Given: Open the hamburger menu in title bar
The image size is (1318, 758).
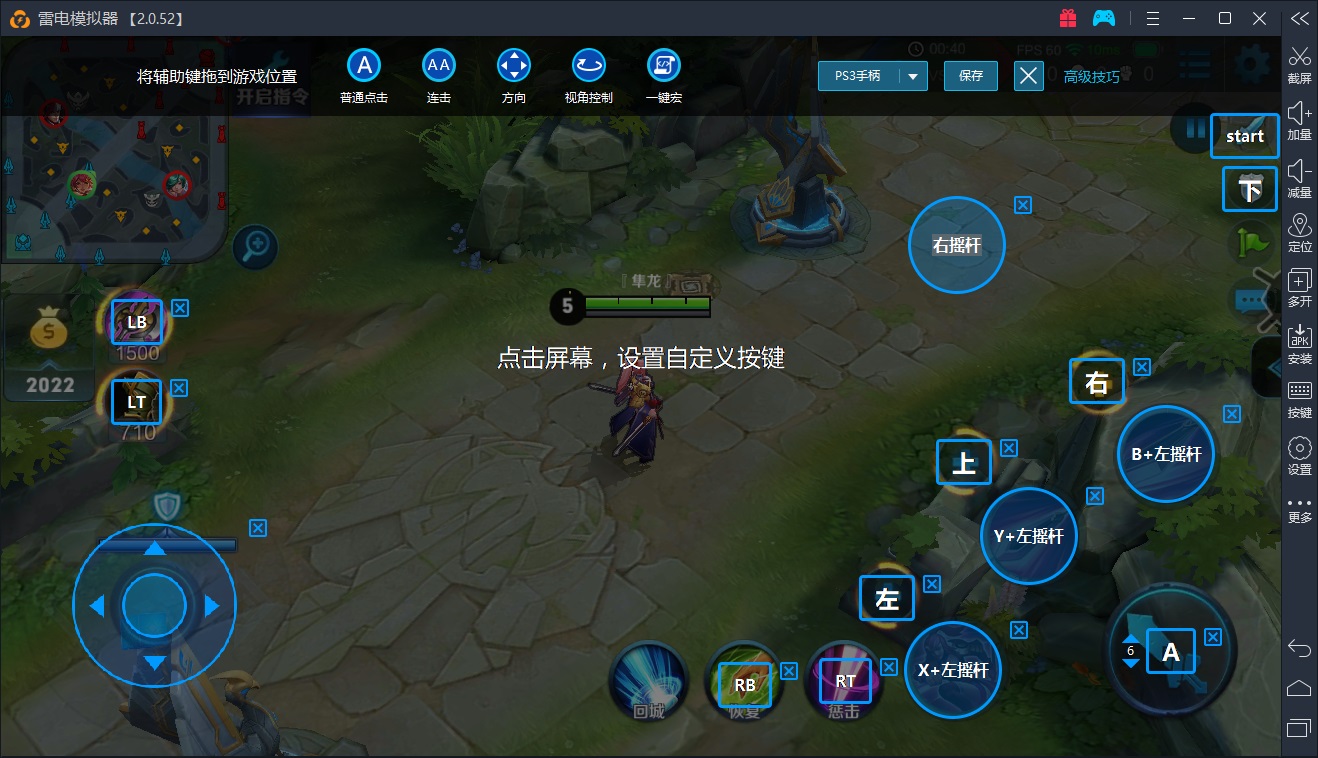Looking at the screenshot, I should [x=1152, y=17].
